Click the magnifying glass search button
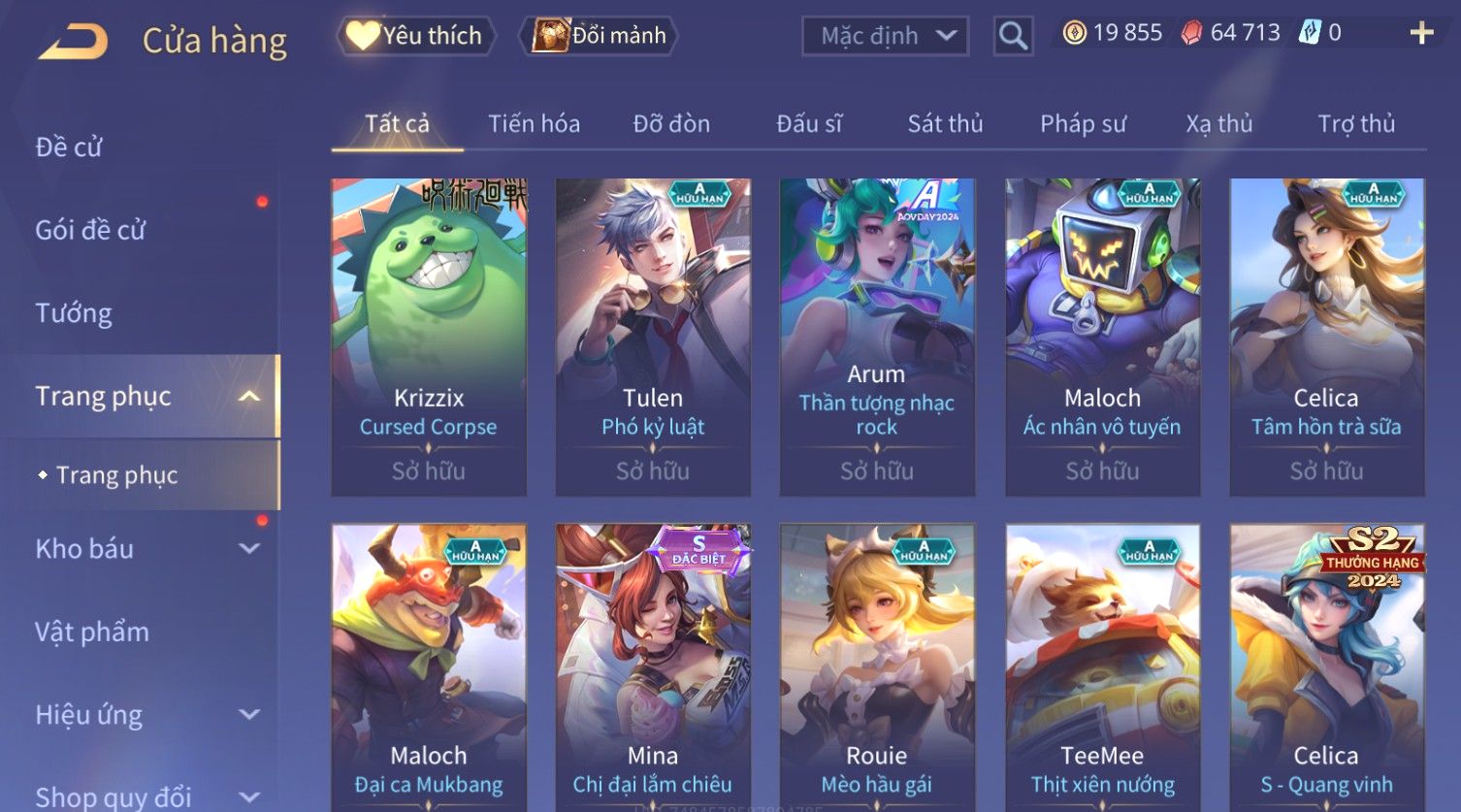 click(x=1013, y=37)
